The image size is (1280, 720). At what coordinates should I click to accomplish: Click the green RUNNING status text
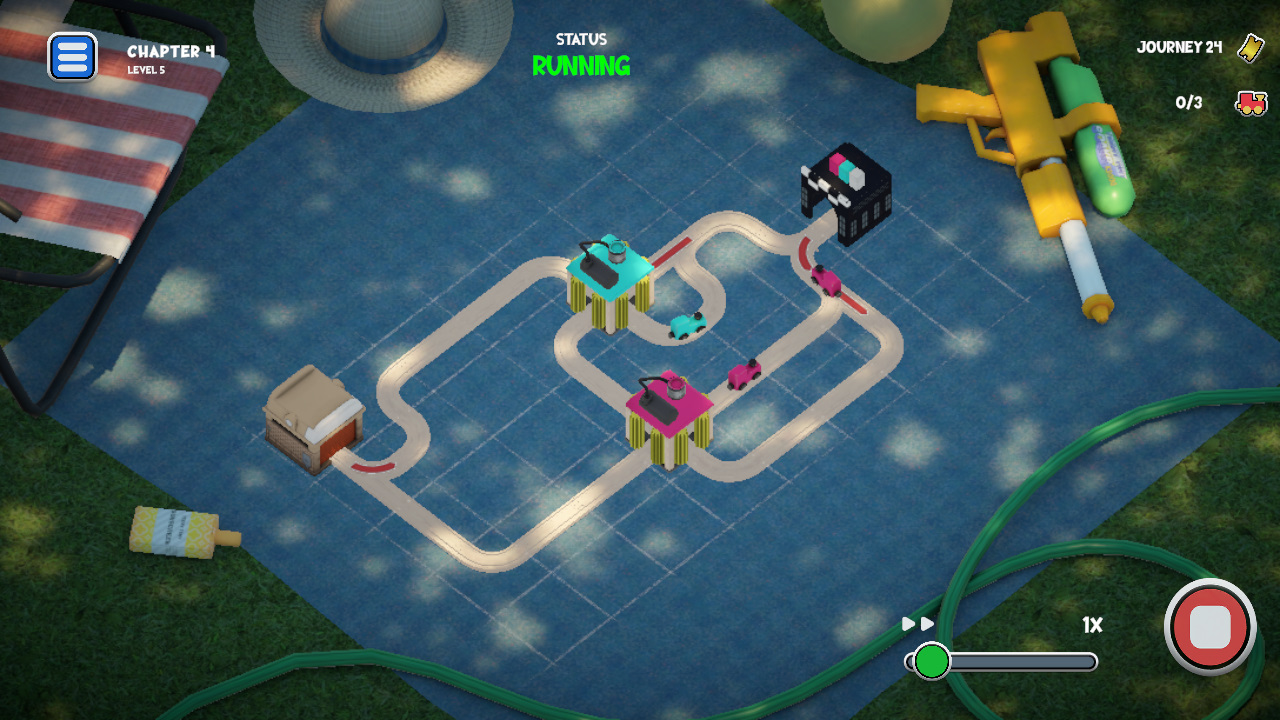tap(582, 68)
